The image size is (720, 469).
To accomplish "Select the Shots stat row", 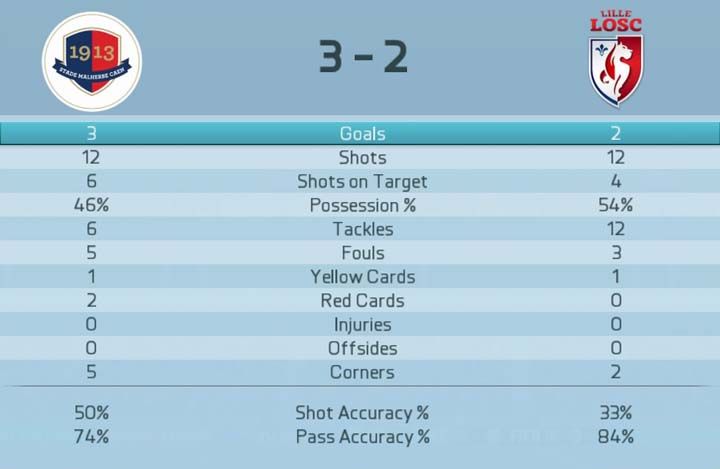I will [361, 158].
